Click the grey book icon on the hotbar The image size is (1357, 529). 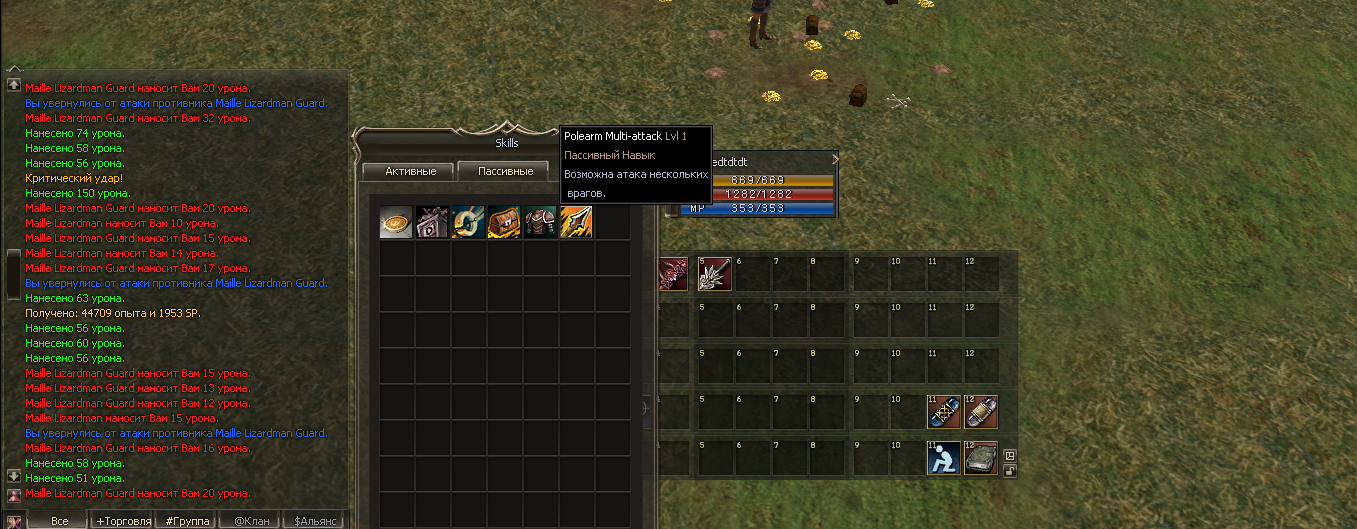coord(980,458)
